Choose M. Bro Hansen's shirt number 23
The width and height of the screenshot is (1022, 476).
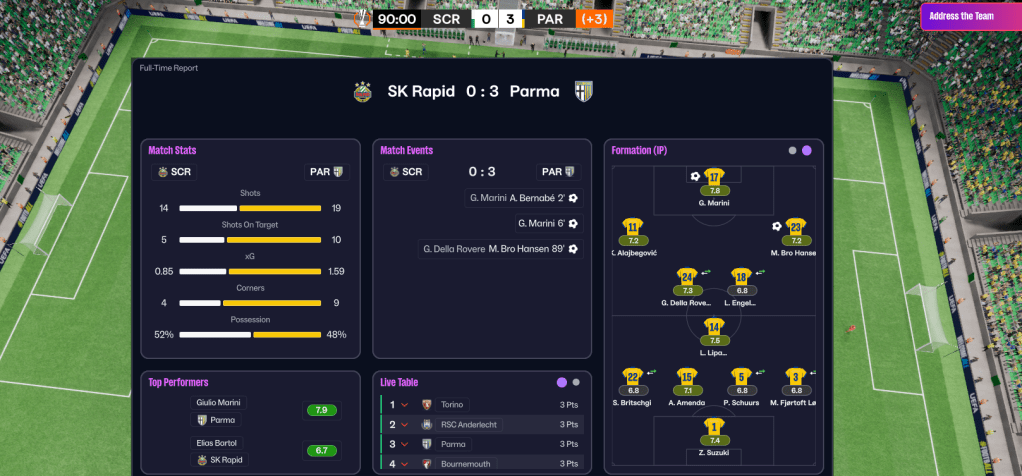pos(795,228)
